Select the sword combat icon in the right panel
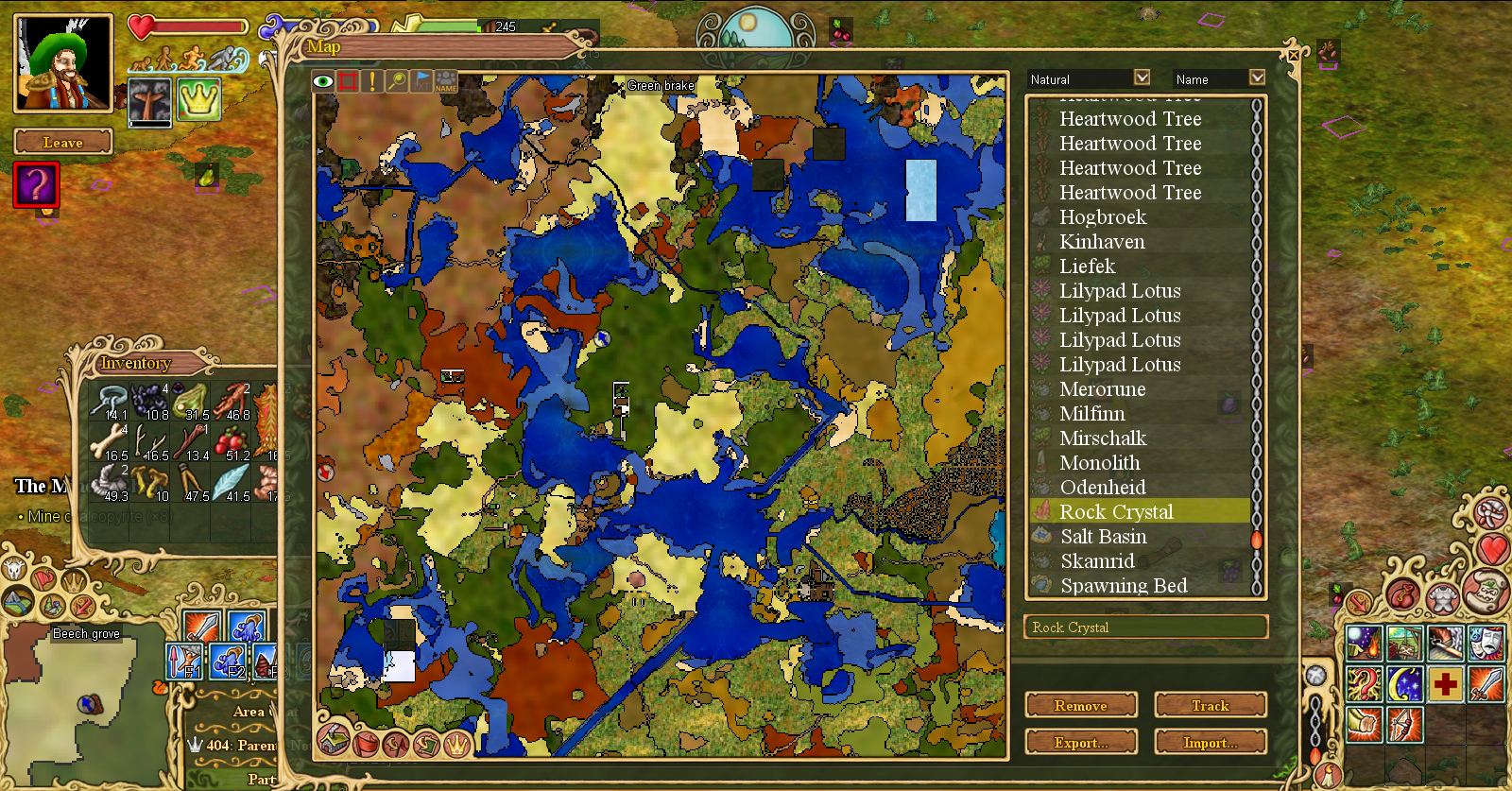The width and height of the screenshot is (1512, 791). click(x=1484, y=682)
